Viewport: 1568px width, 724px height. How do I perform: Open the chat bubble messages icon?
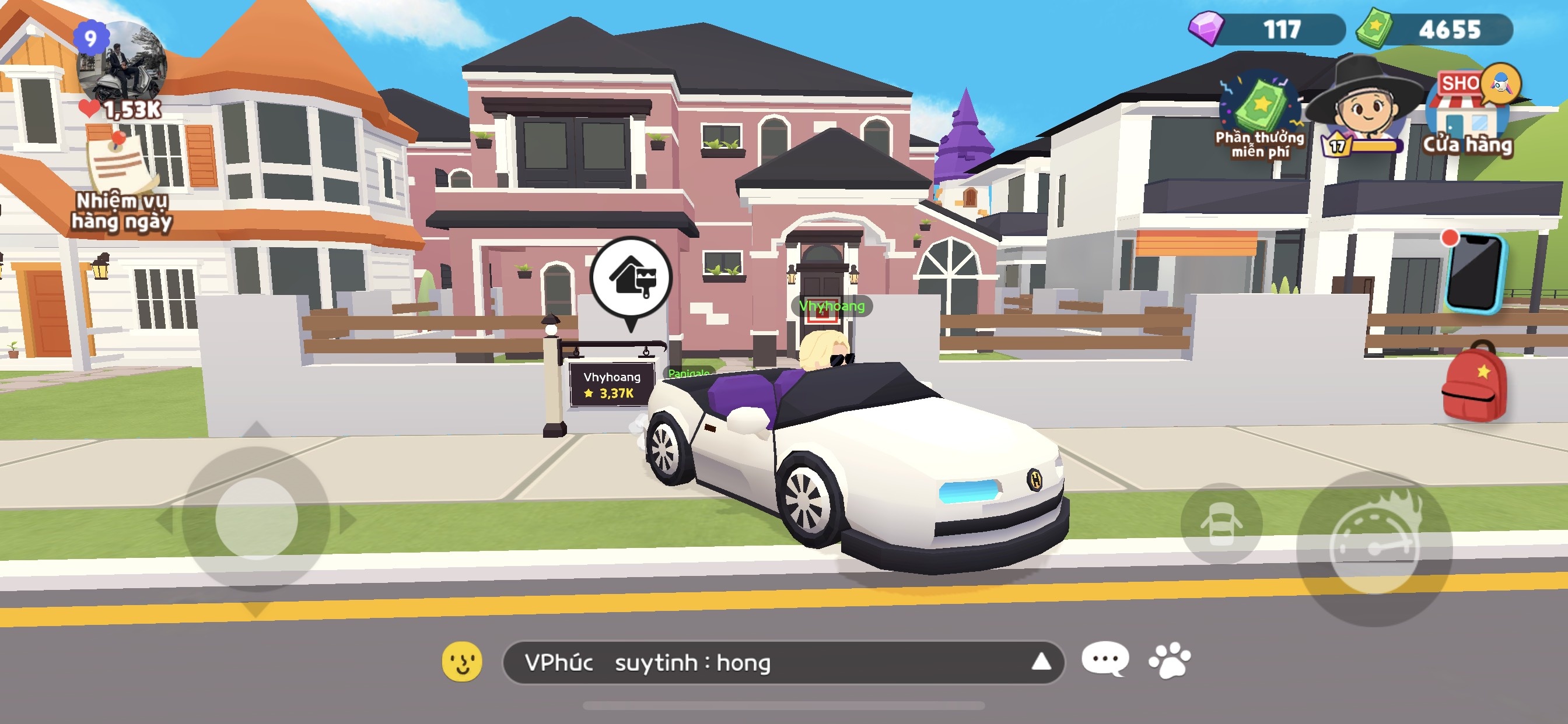coord(1105,659)
